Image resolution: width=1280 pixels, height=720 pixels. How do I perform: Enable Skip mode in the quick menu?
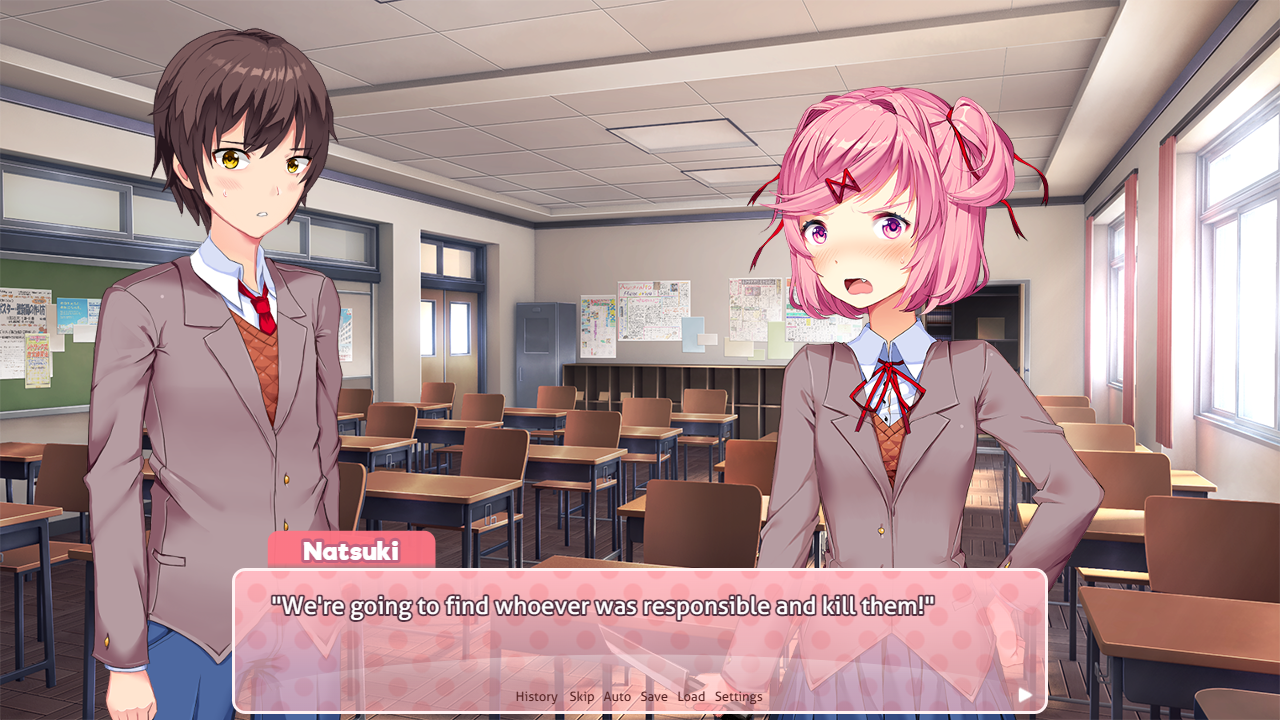point(581,696)
